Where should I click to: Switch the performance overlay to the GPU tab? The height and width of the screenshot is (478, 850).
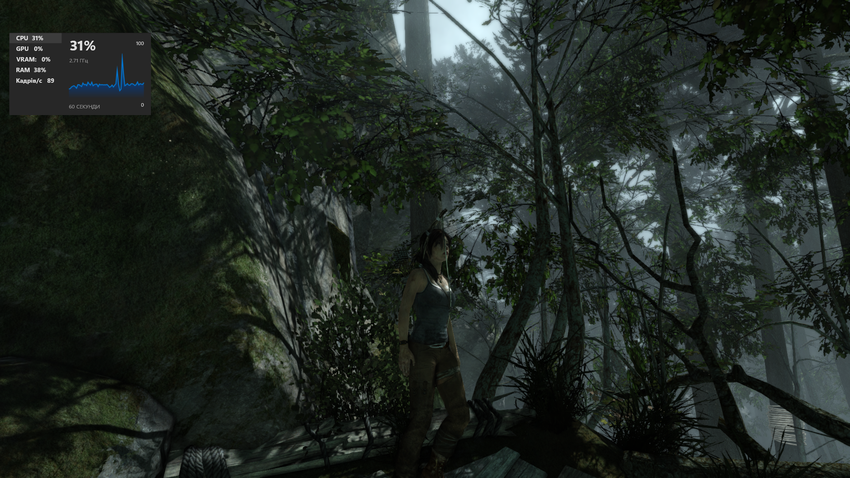click(30, 49)
